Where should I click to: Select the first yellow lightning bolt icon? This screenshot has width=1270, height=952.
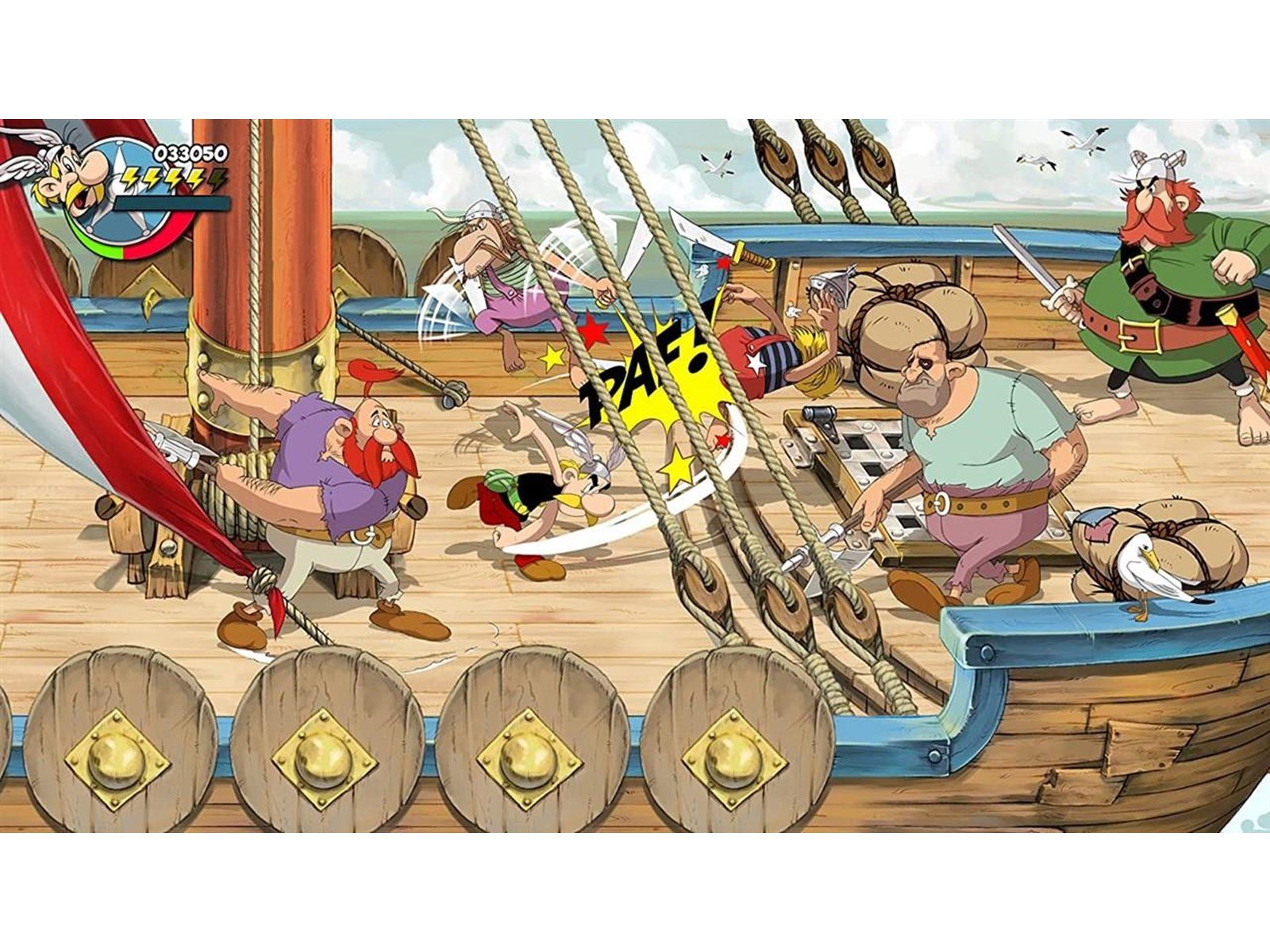[x=129, y=179]
